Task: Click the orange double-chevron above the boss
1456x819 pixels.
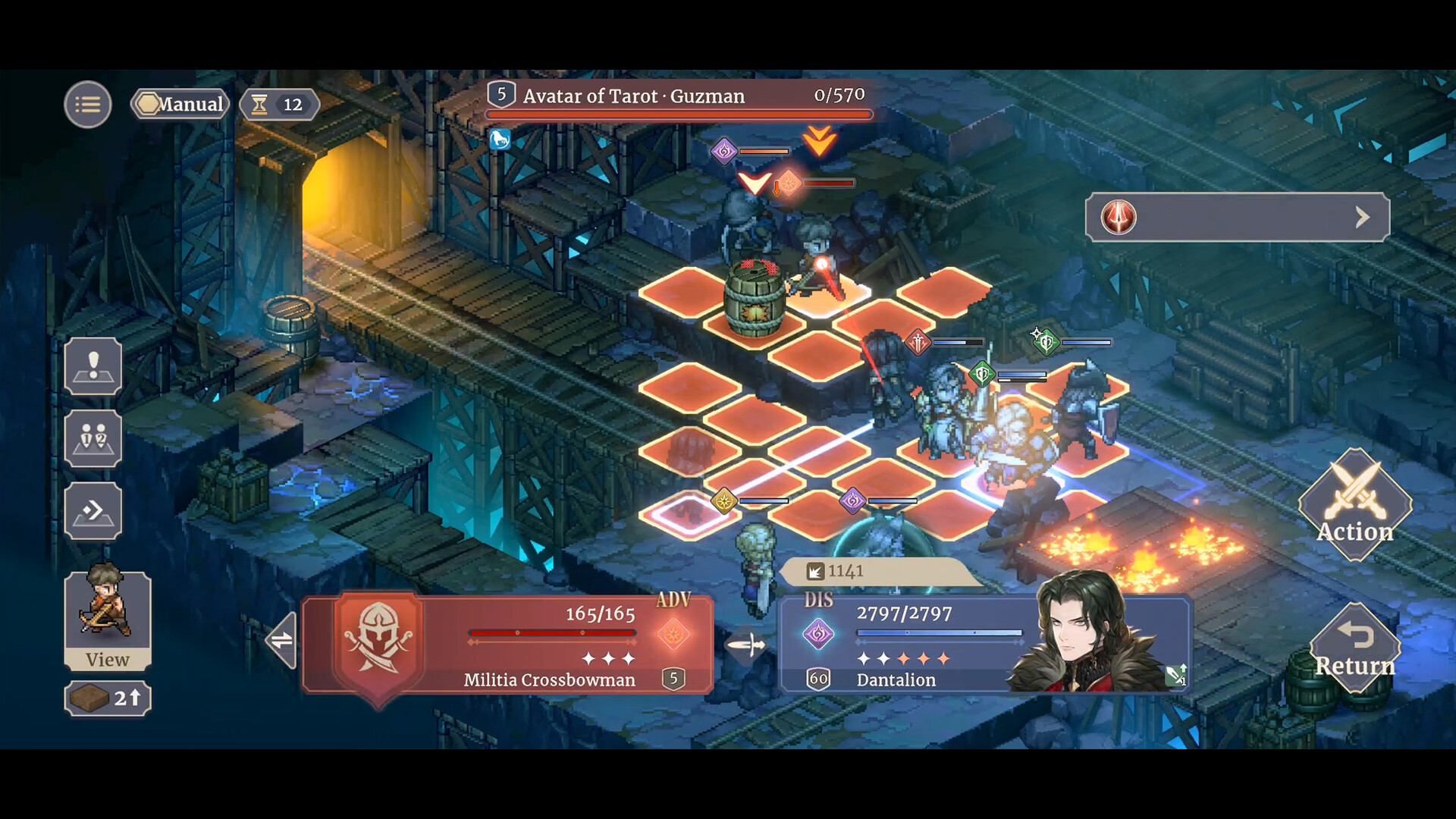Action: [818, 140]
